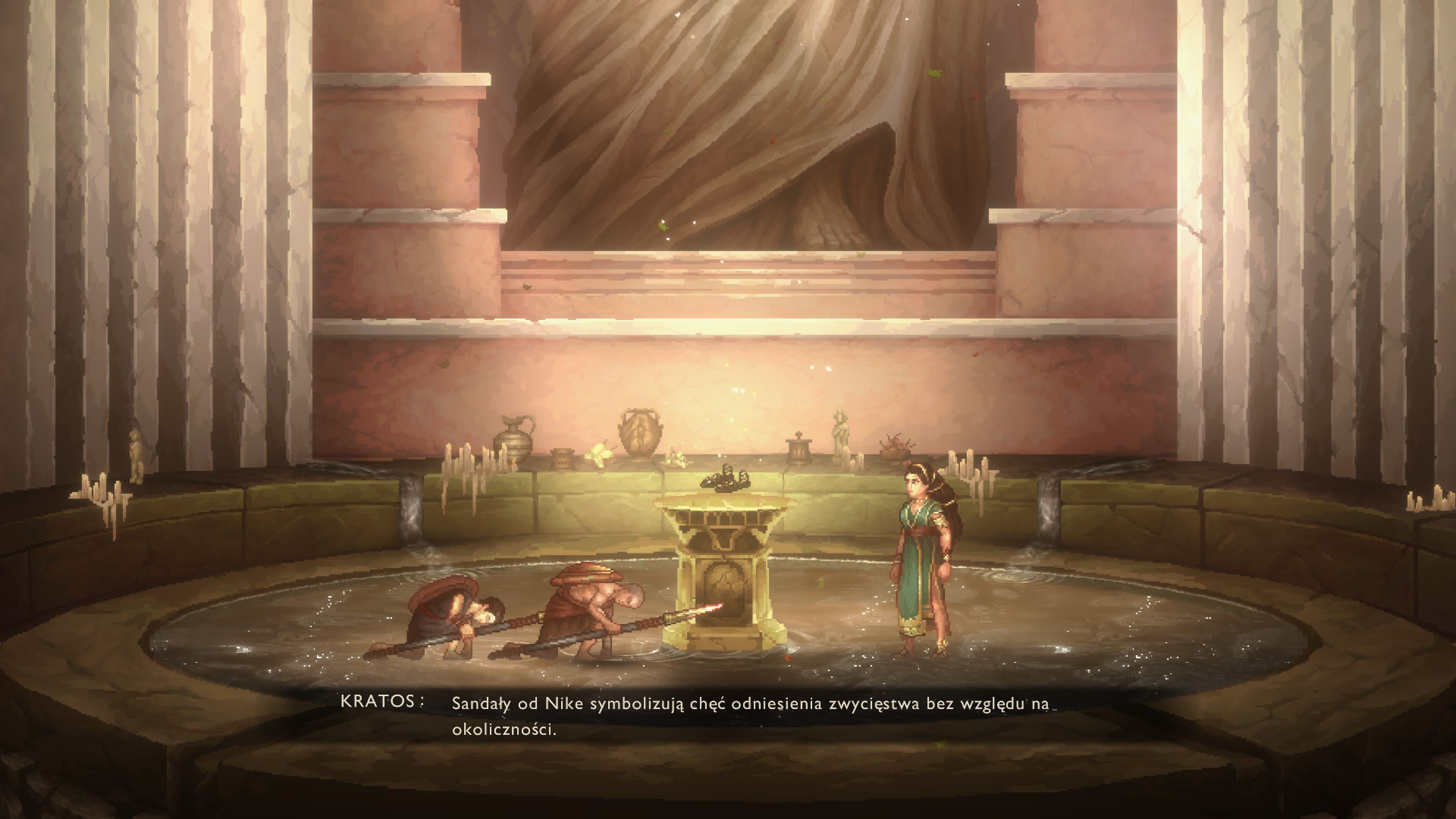Select the basket offering on the right shelf
Viewport: 1456px width, 819px height.
(x=896, y=447)
